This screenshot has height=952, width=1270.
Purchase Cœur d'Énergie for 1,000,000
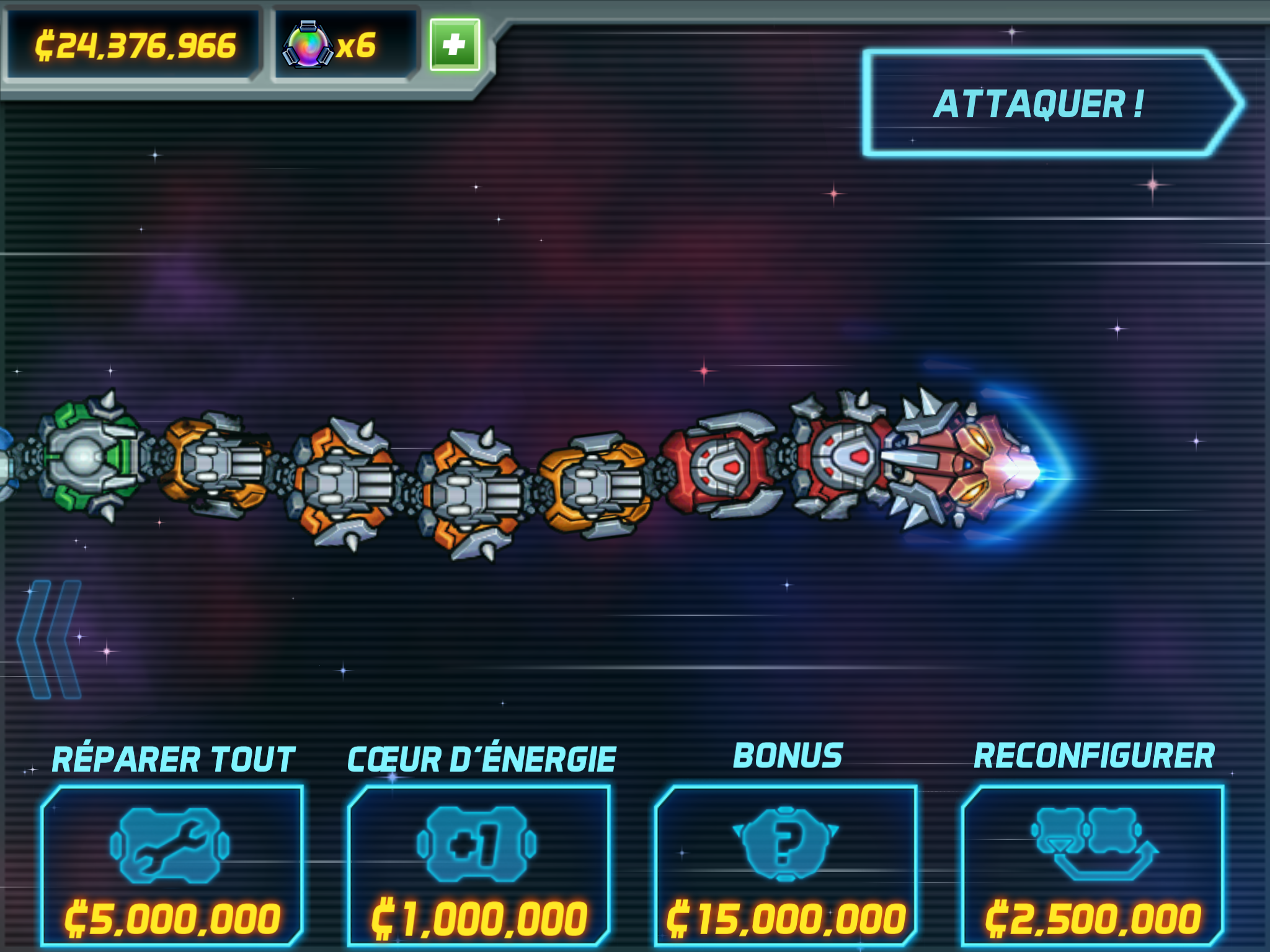click(x=479, y=865)
